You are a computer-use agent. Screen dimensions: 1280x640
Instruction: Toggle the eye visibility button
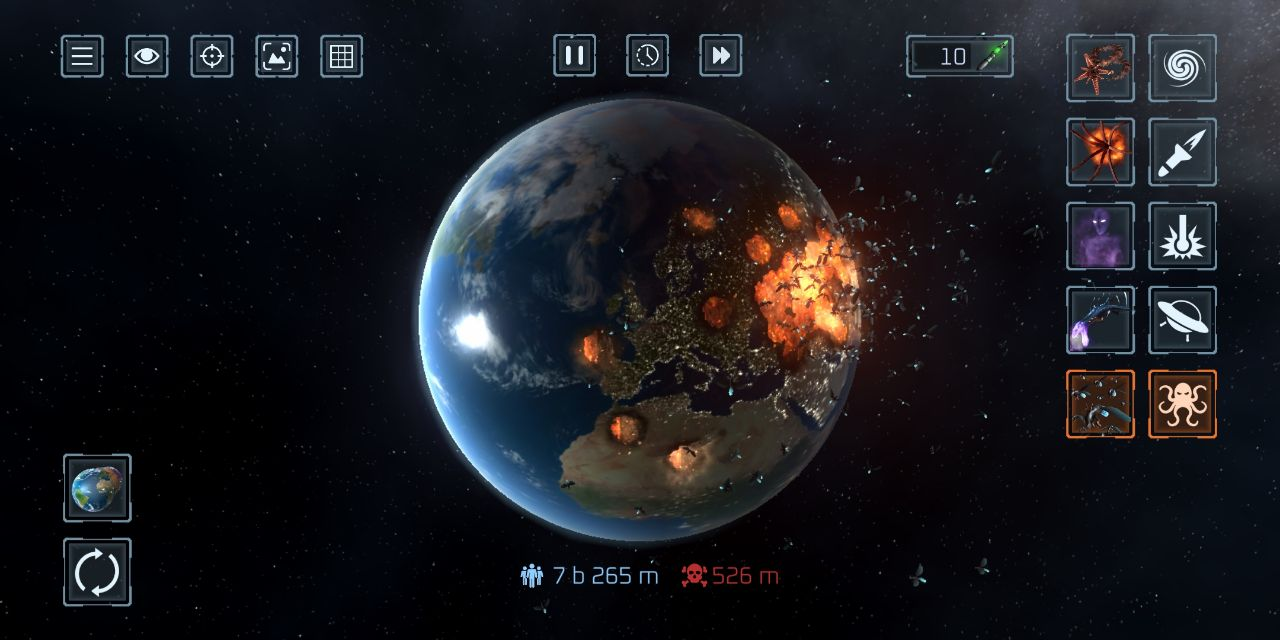pyautogui.click(x=147, y=56)
